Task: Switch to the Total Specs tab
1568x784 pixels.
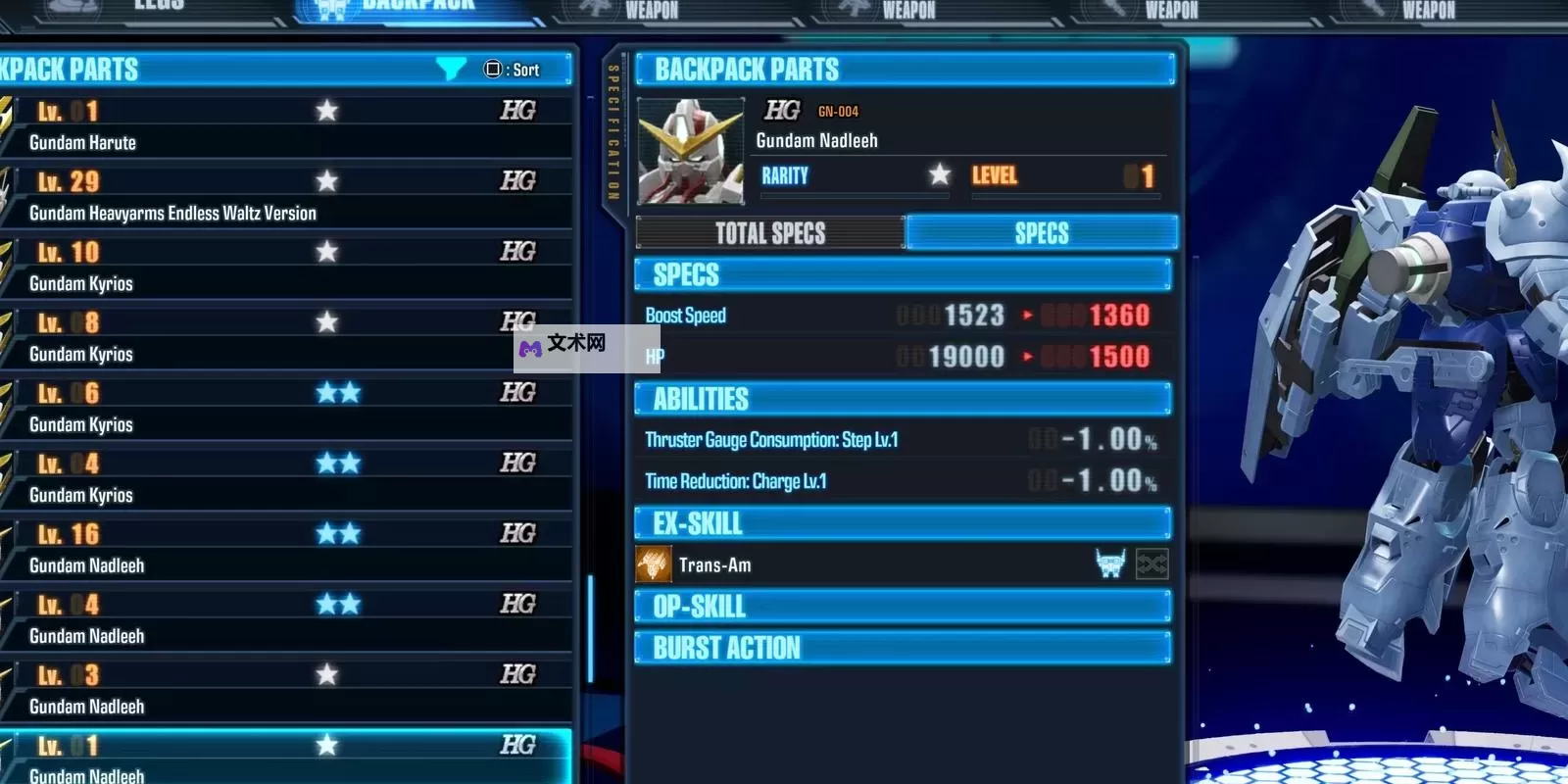Action: (x=770, y=233)
